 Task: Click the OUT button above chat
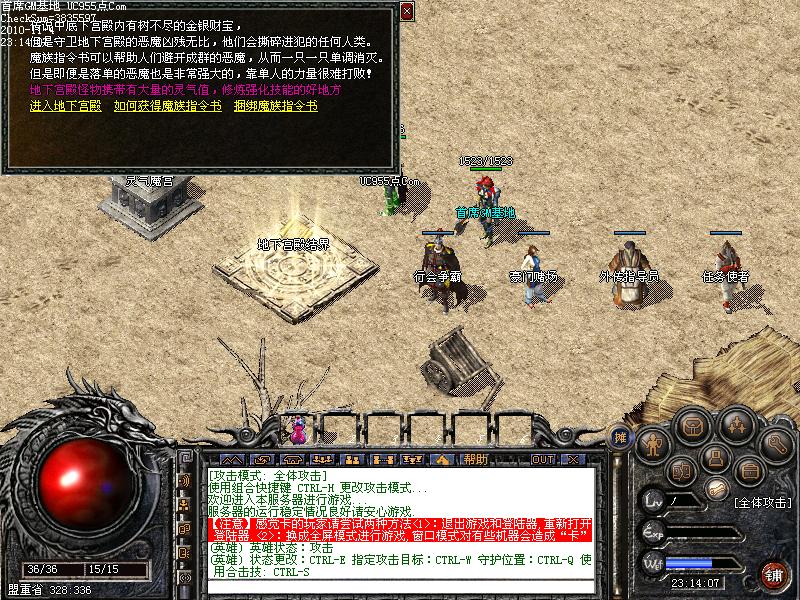point(543,459)
